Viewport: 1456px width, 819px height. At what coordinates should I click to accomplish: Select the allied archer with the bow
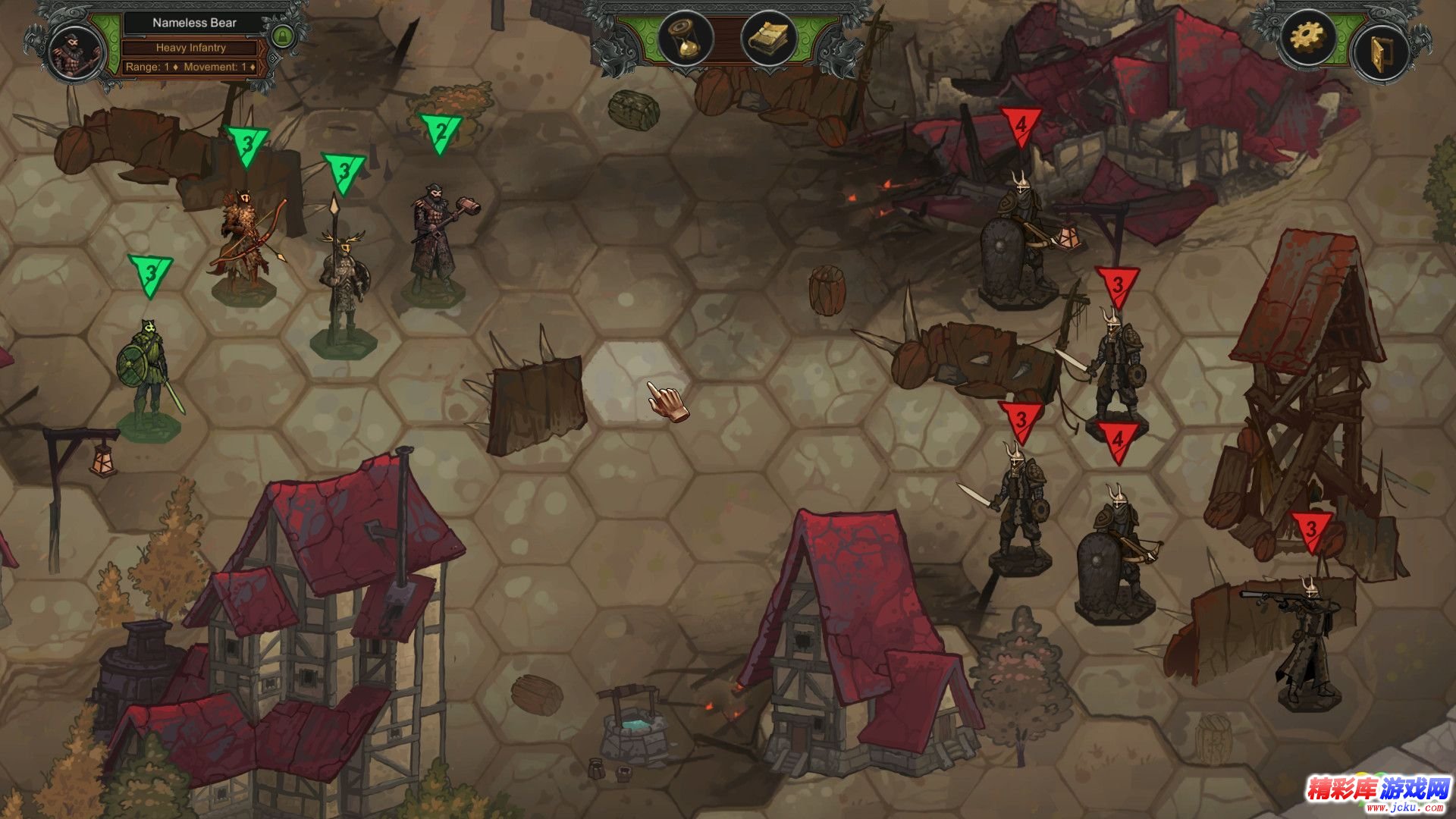point(244,243)
